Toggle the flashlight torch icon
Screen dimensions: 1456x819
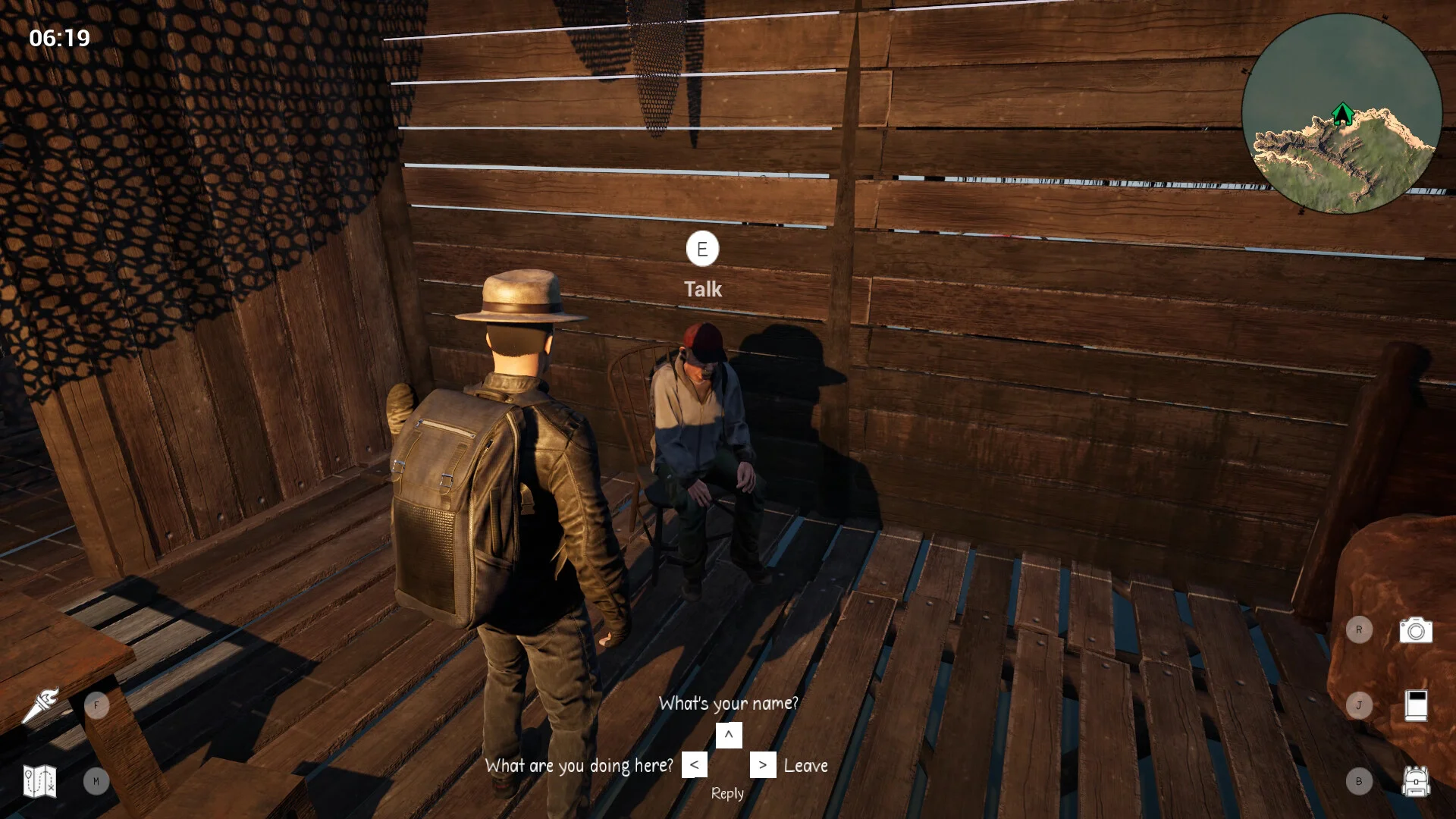41,705
